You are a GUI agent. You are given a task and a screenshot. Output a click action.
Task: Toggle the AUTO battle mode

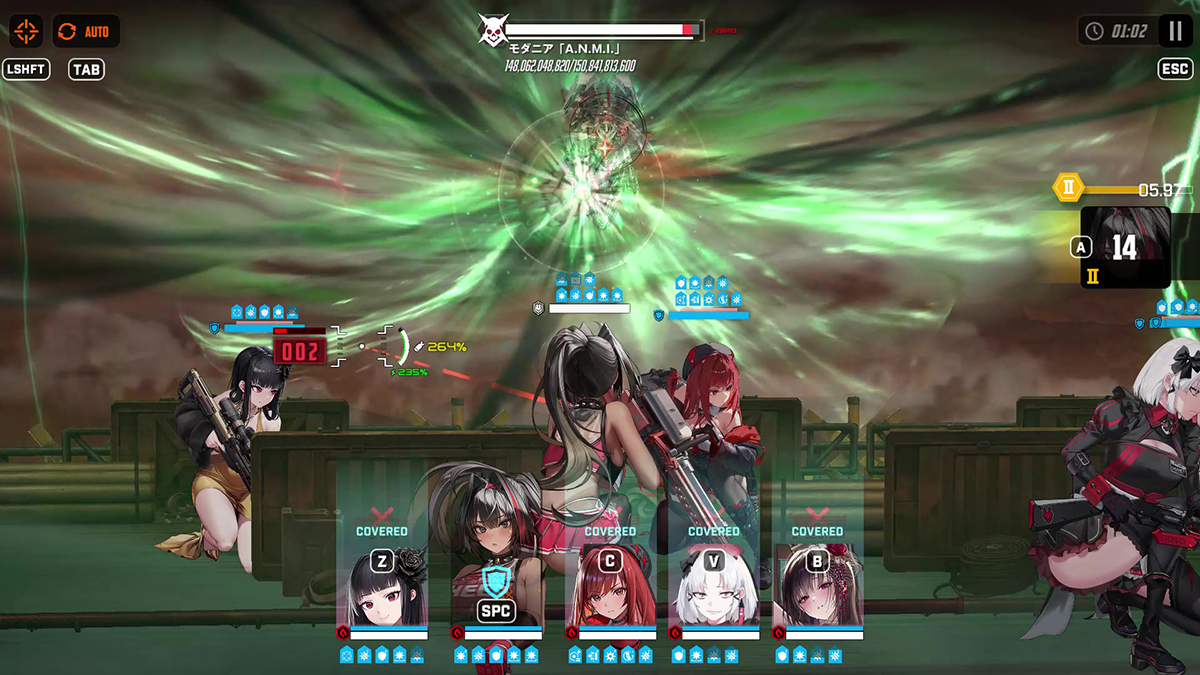coord(85,31)
